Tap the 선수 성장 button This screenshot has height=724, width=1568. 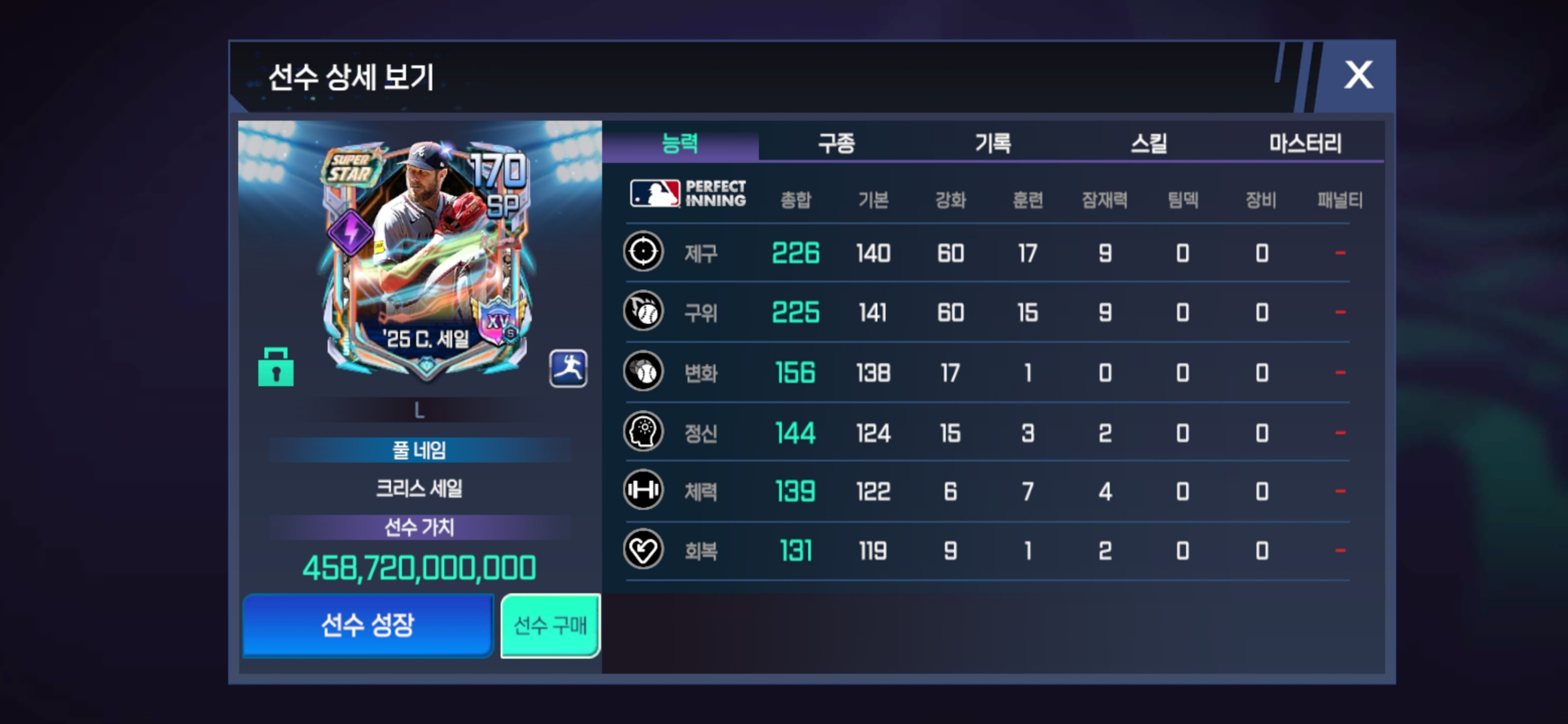[368, 625]
